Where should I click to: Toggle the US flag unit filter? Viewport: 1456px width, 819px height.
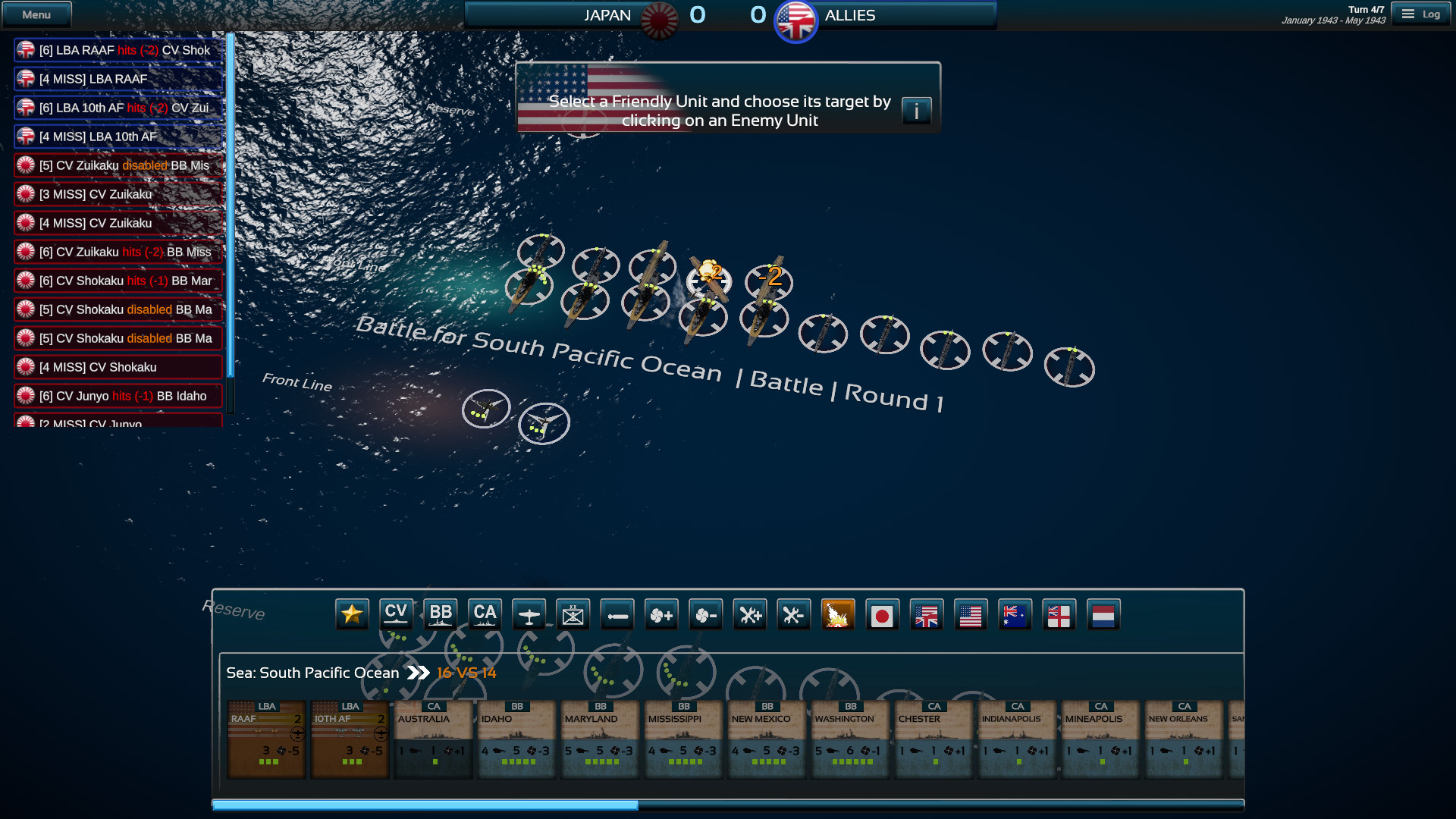point(971,614)
